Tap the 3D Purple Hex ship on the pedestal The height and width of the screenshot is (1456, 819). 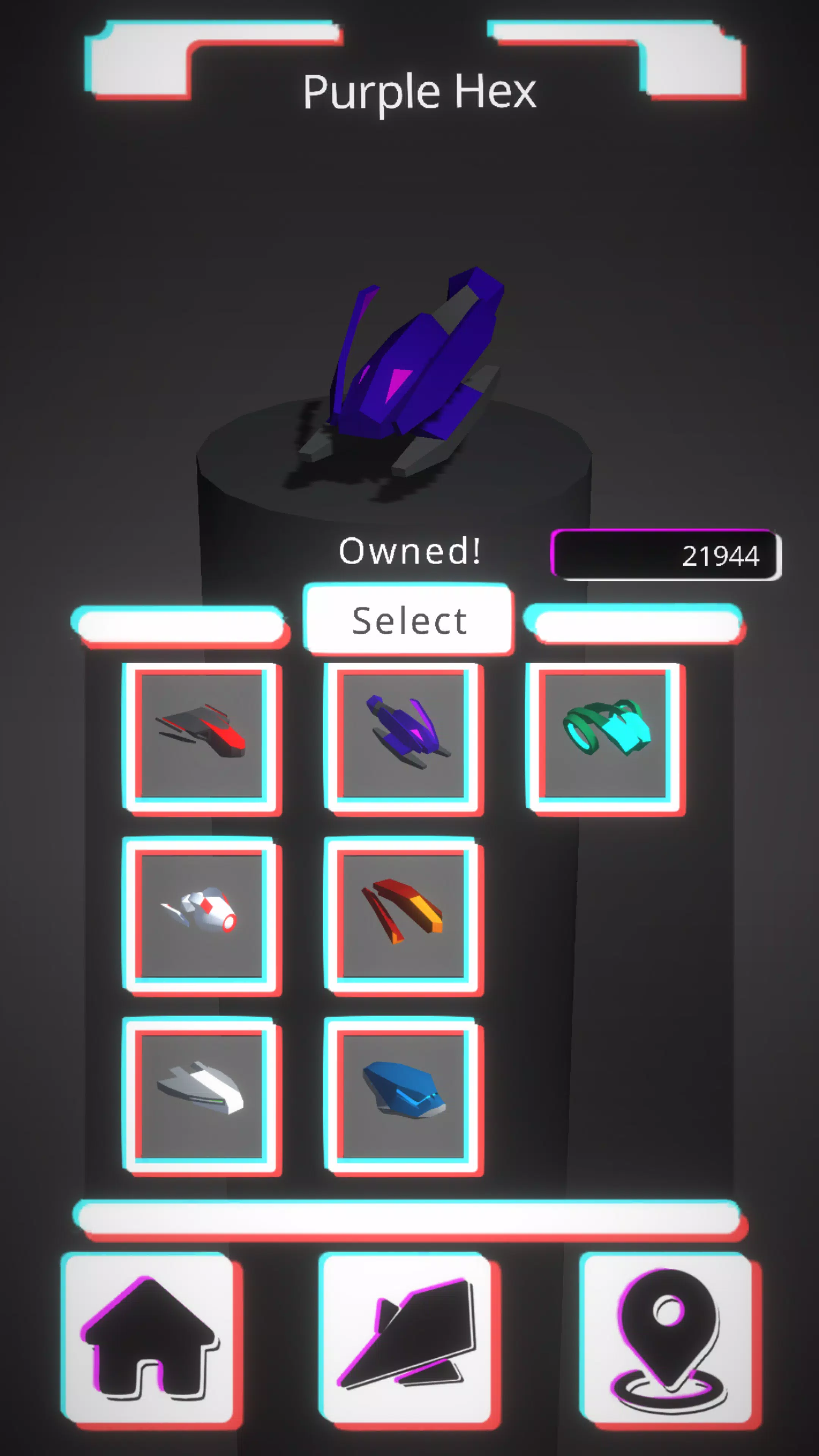[413, 367]
